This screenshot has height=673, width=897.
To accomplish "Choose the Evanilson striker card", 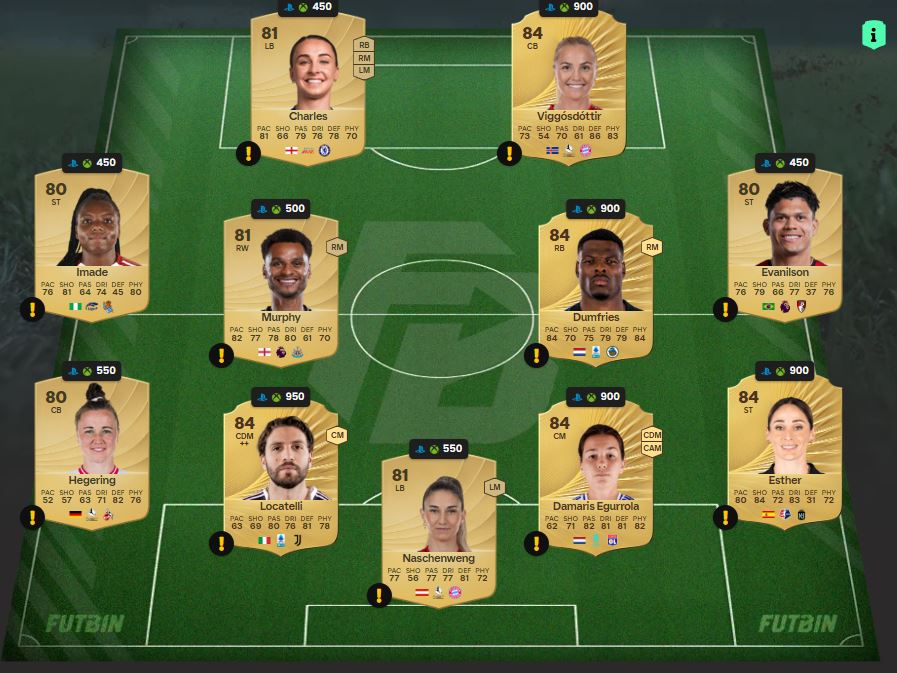I will click(785, 240).
